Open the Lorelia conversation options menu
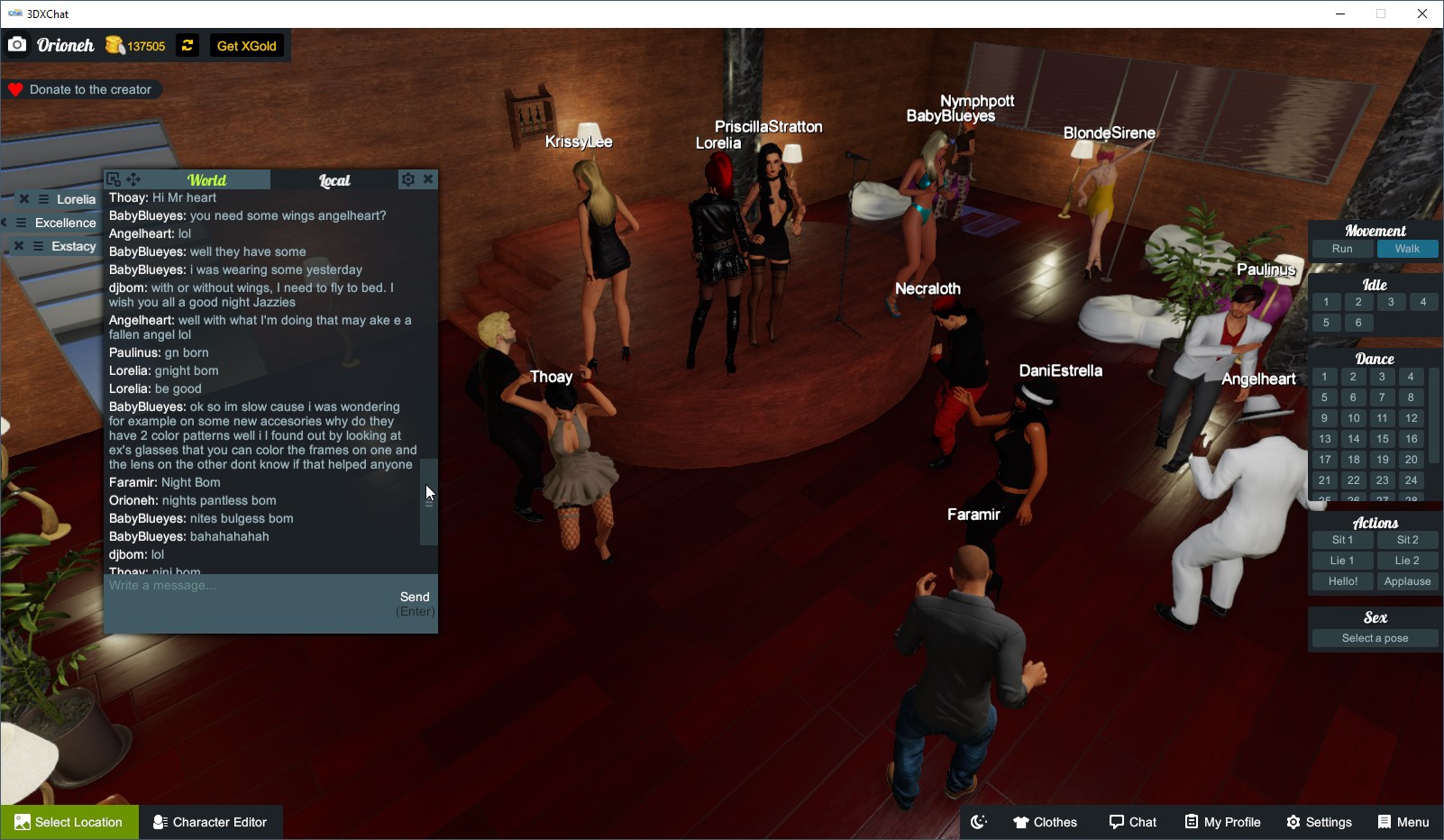The height and width of the screenshot is (840, 1444). (x=43, y=199)
